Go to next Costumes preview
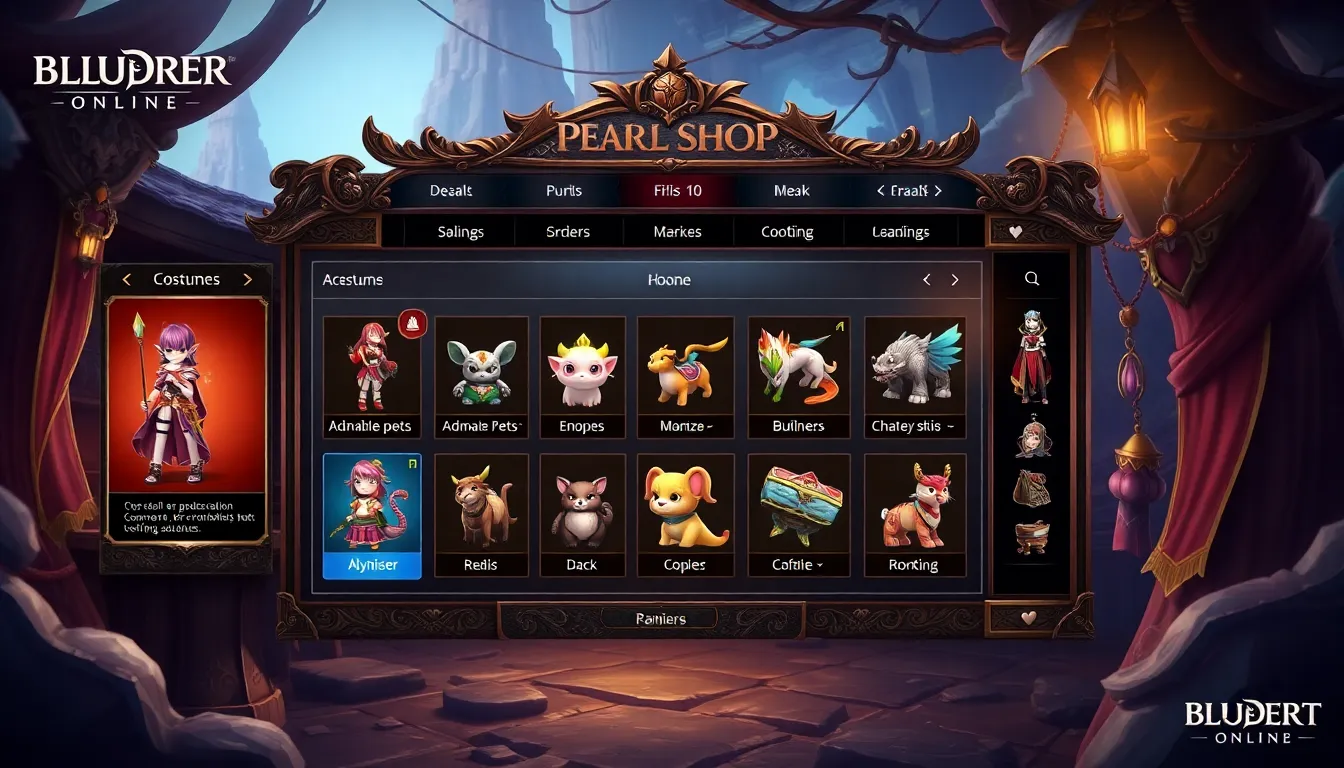This screenshot has height=768, width=1344. (x=248, y=280)
